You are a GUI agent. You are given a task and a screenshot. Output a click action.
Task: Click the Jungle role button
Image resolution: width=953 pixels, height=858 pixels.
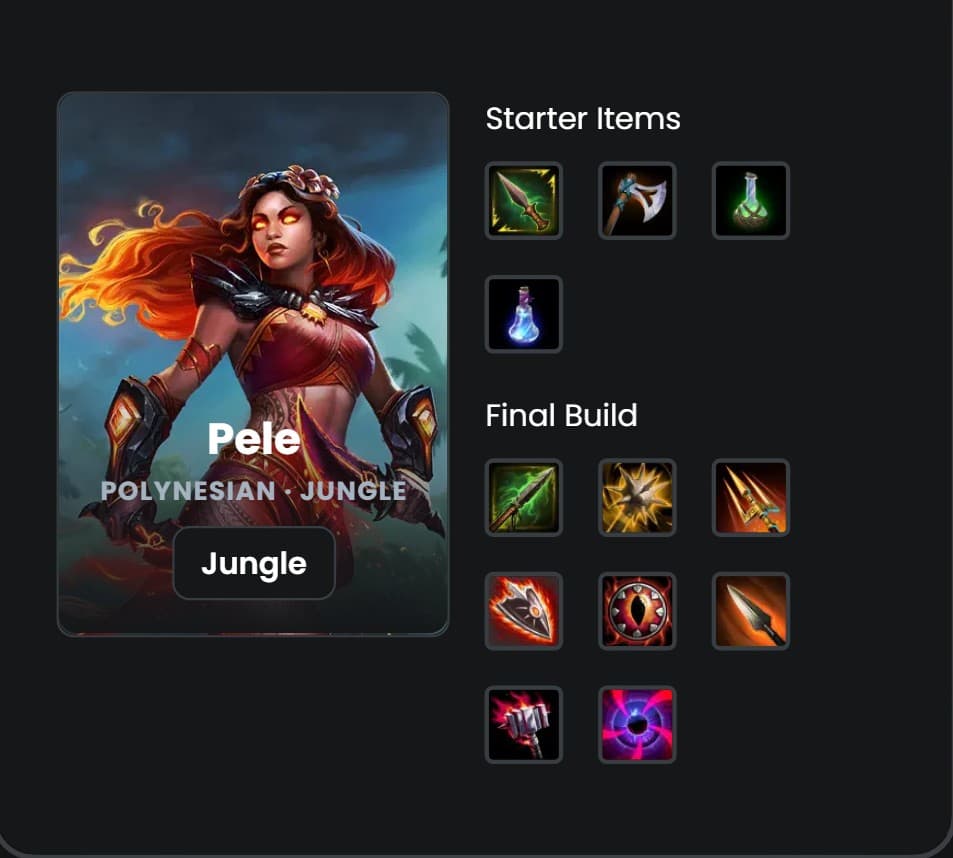[x=253, y=563]
